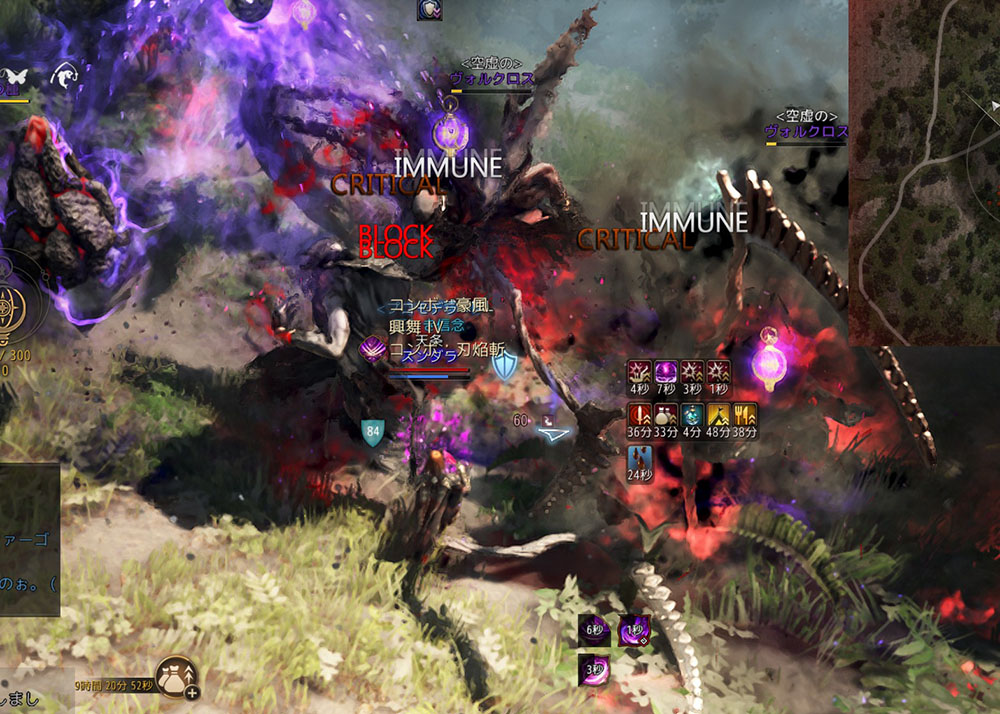This screenshot has width=1000, height=714.
Task: Click the round coin bag boost button
Action: pos(175,677)
